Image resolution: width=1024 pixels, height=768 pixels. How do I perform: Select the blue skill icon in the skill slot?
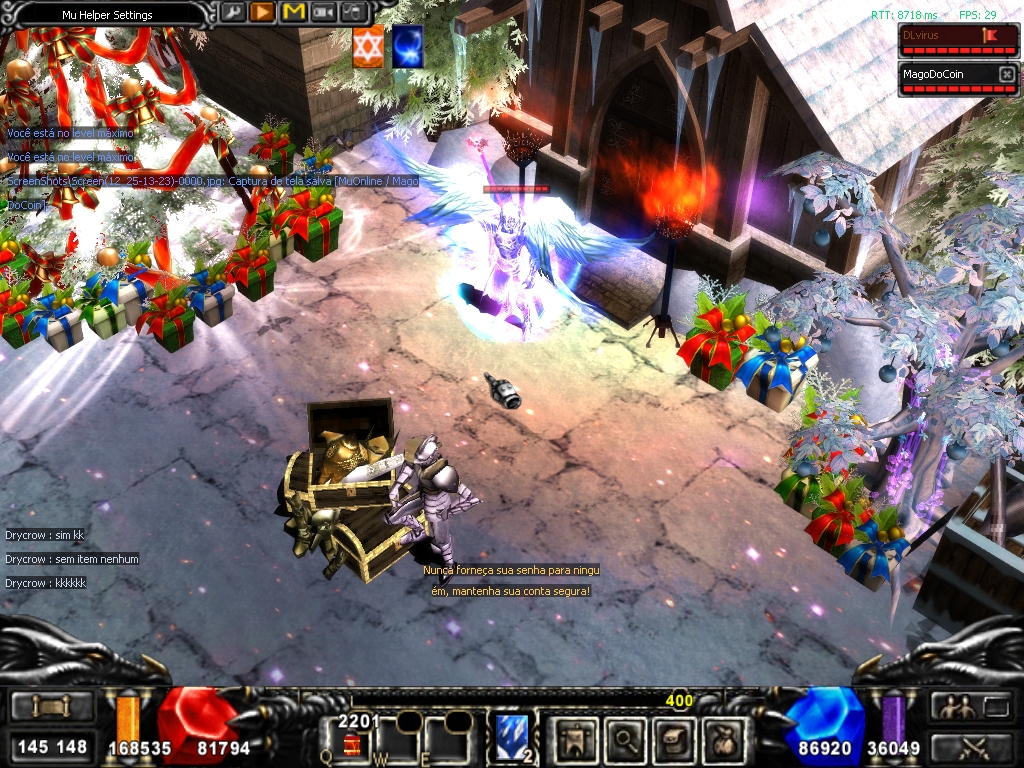point(513,734)
